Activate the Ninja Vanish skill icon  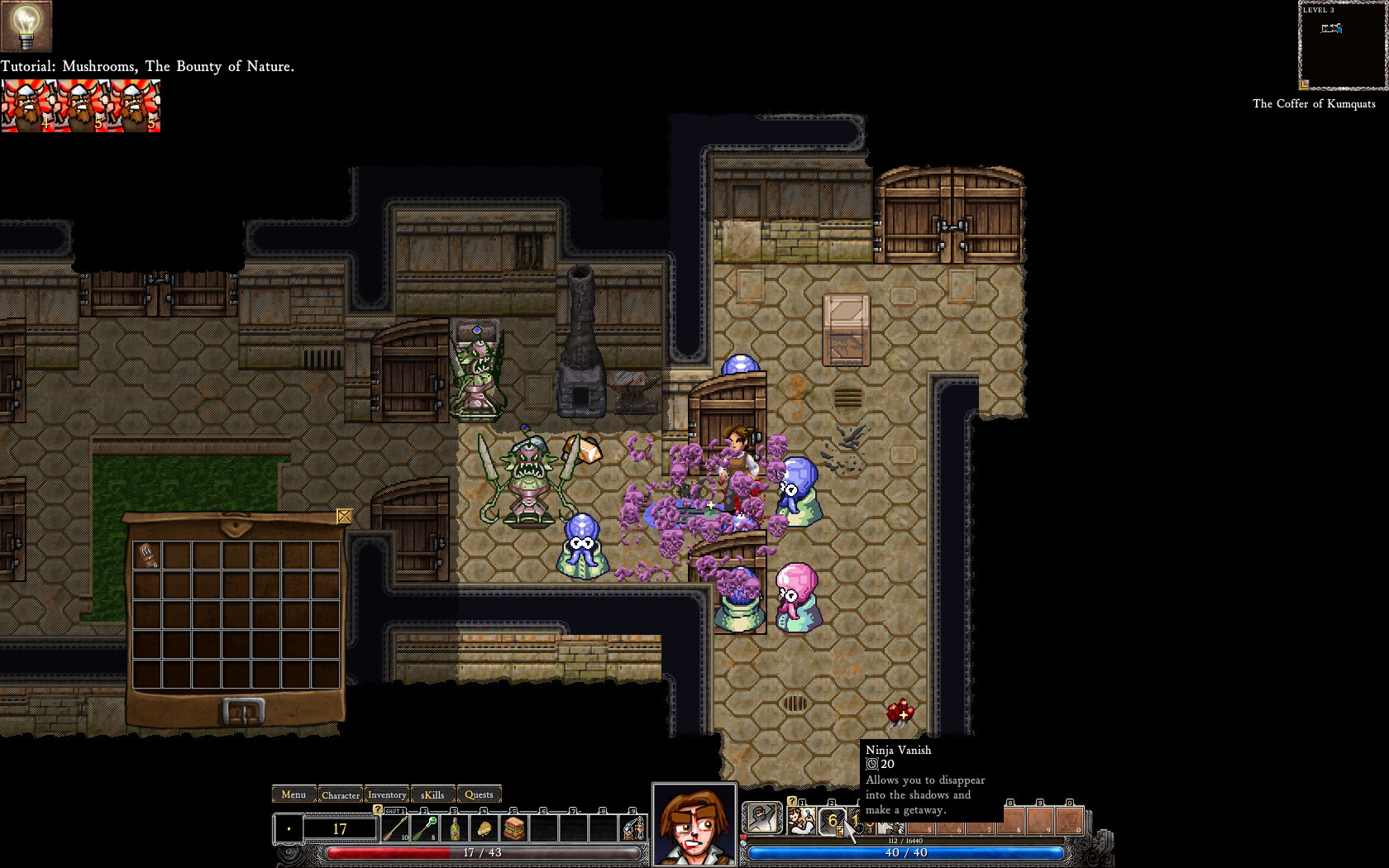coord(833,821)
